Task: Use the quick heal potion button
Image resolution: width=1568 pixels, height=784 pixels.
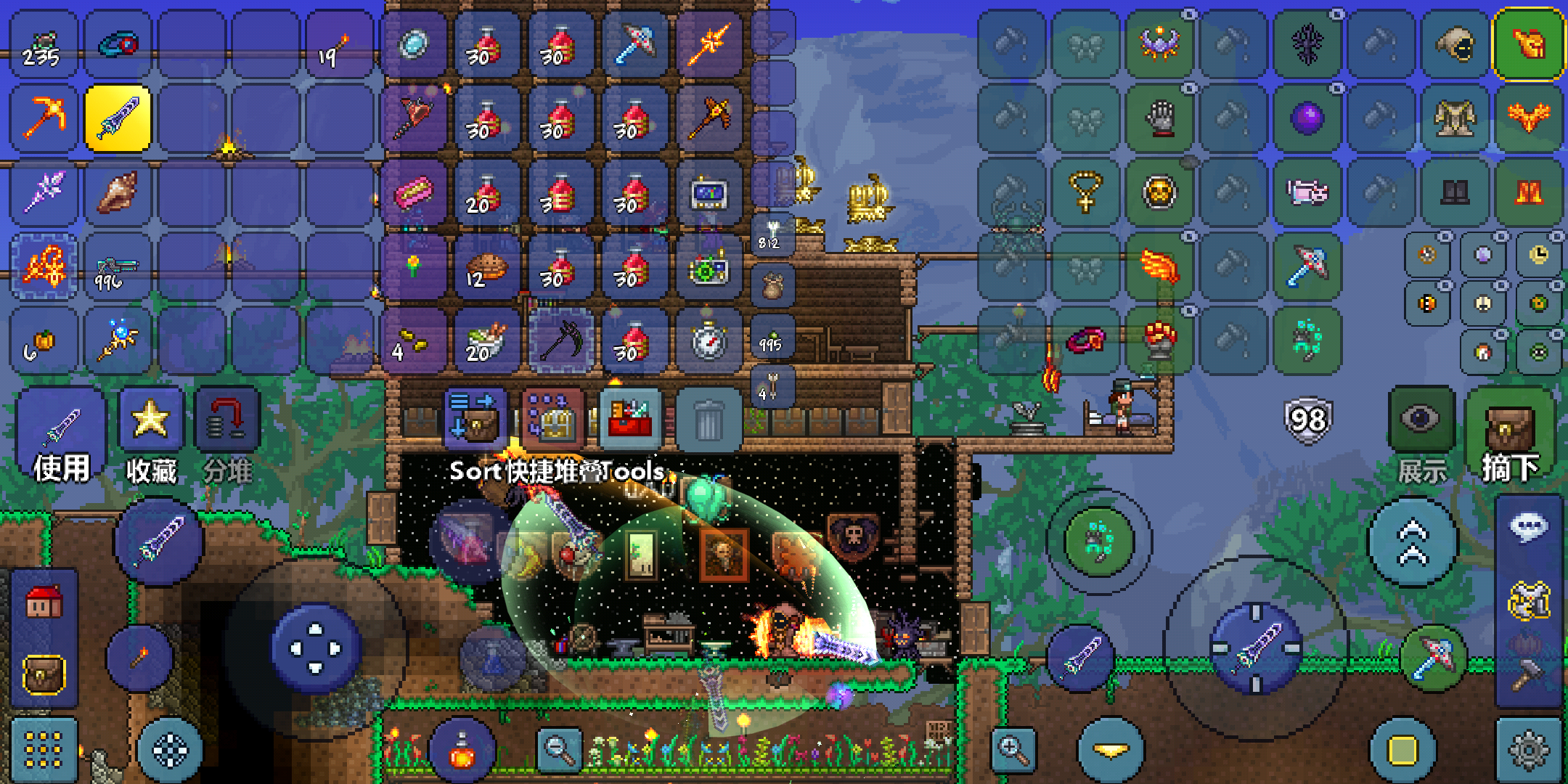Action: pos(462,751)
